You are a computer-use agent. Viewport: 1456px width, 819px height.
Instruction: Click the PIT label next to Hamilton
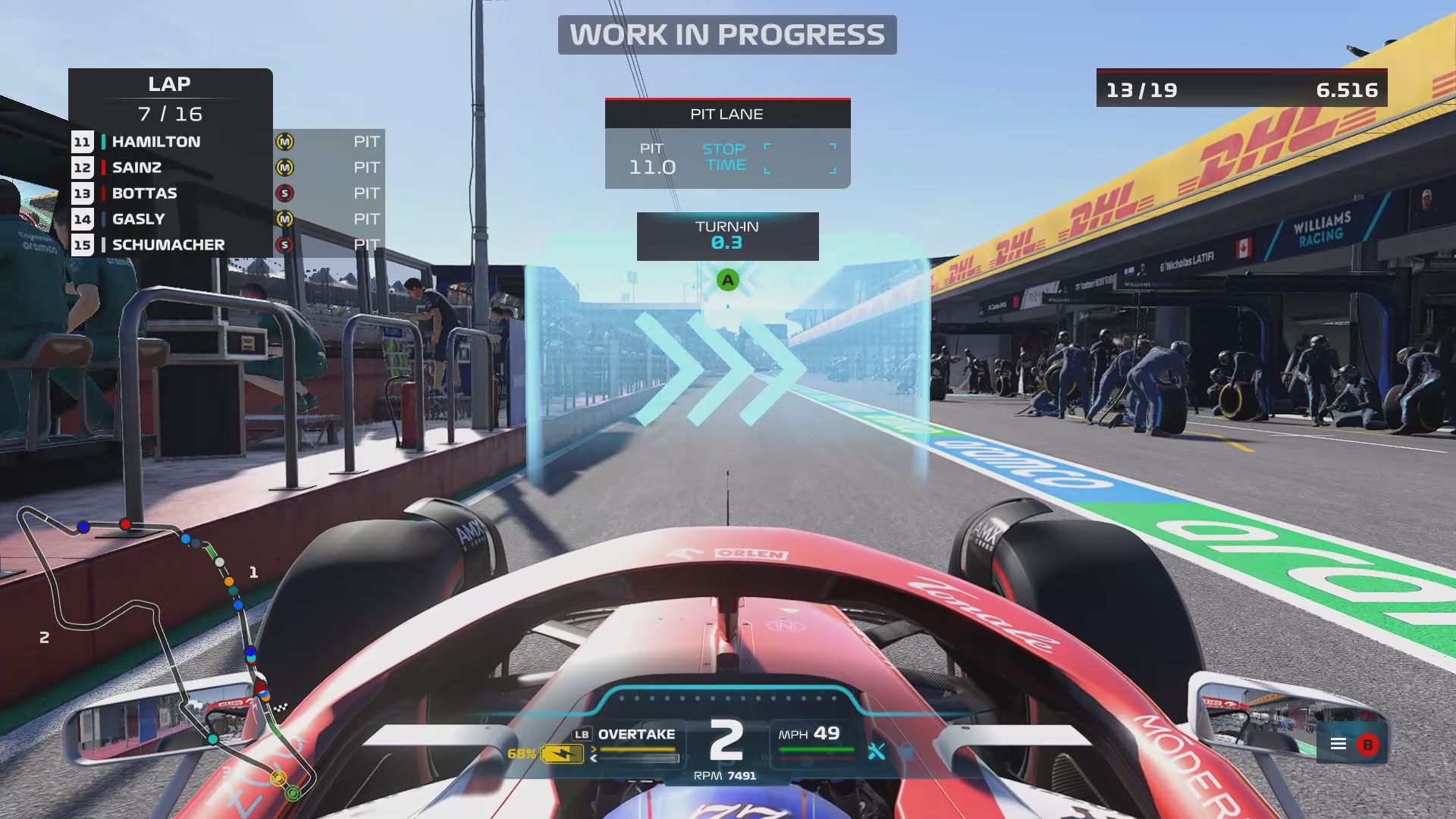(x=366, y=141)
